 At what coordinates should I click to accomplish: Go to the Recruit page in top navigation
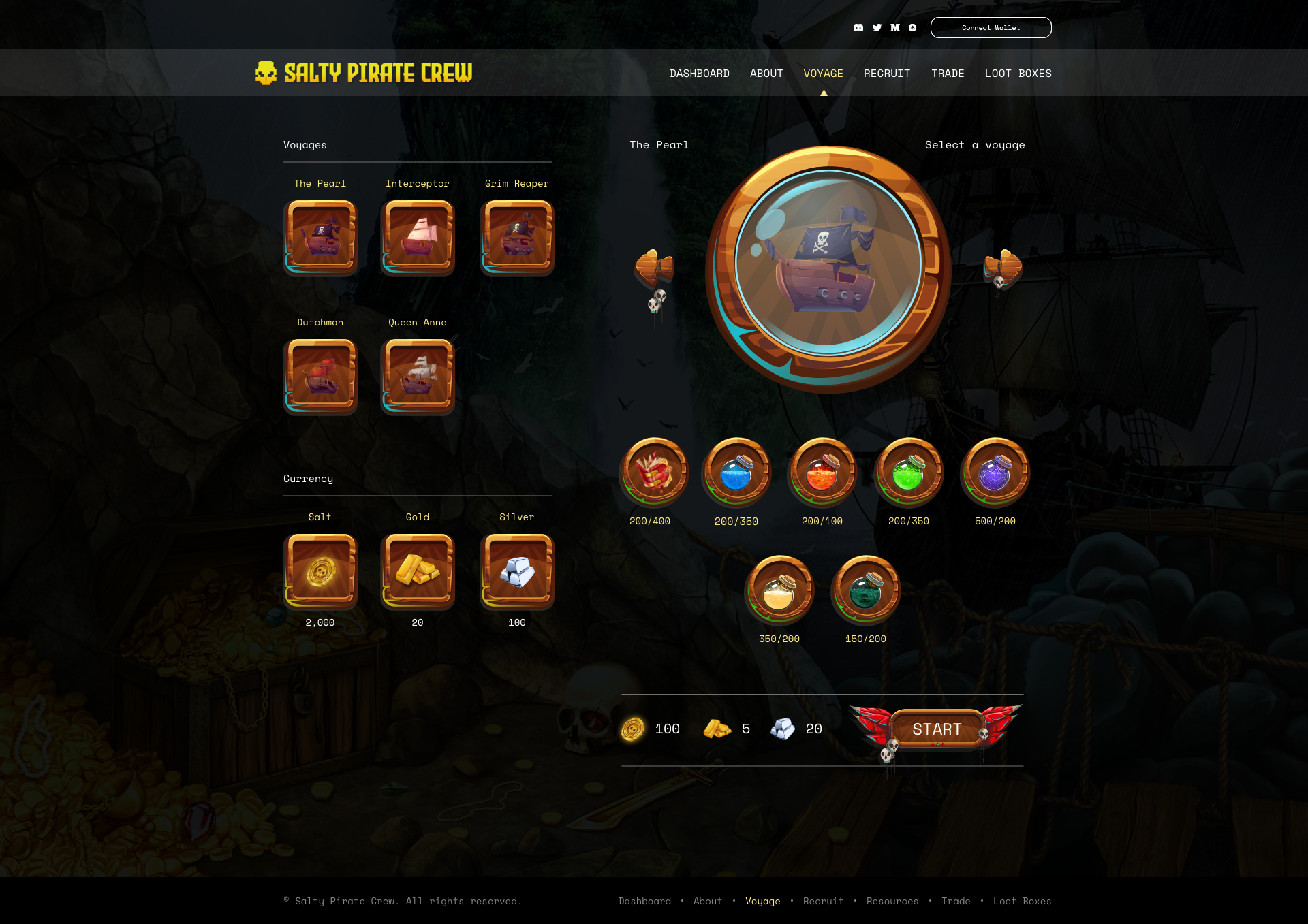[x=886, y=74]
